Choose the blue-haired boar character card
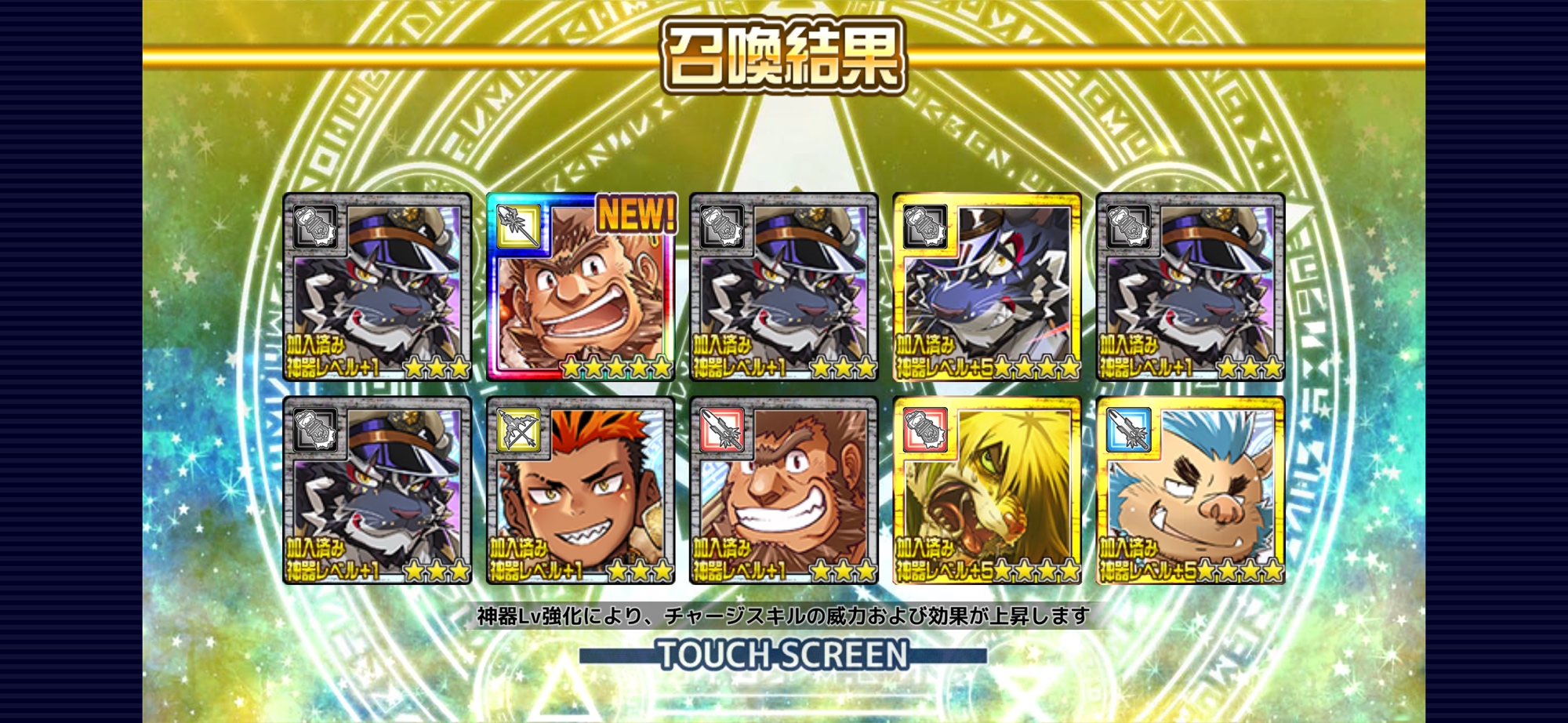The height and width of the screenshot is (723, 1568). (x=1190, y=491)
